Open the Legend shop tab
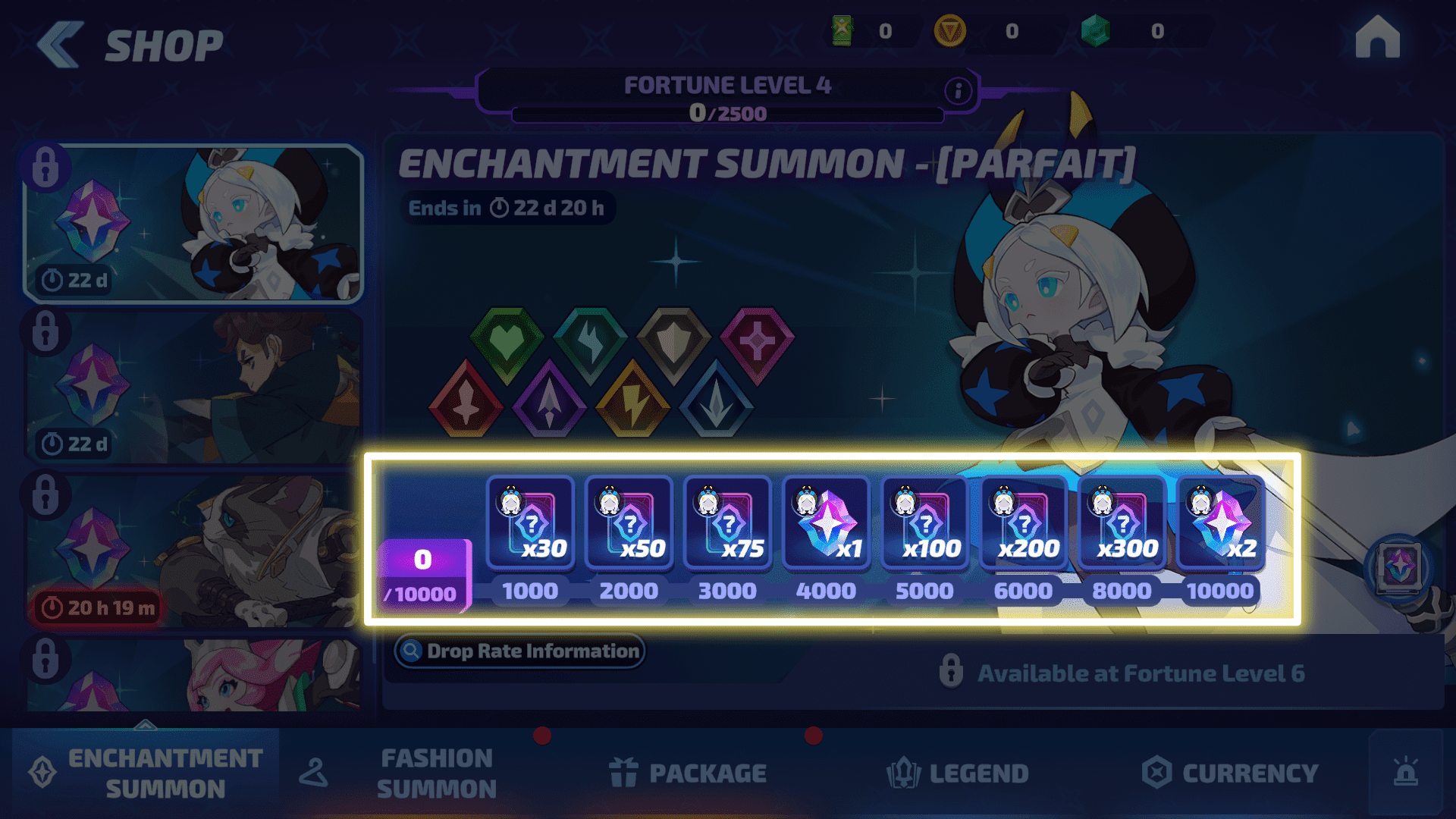 (958, 773)
